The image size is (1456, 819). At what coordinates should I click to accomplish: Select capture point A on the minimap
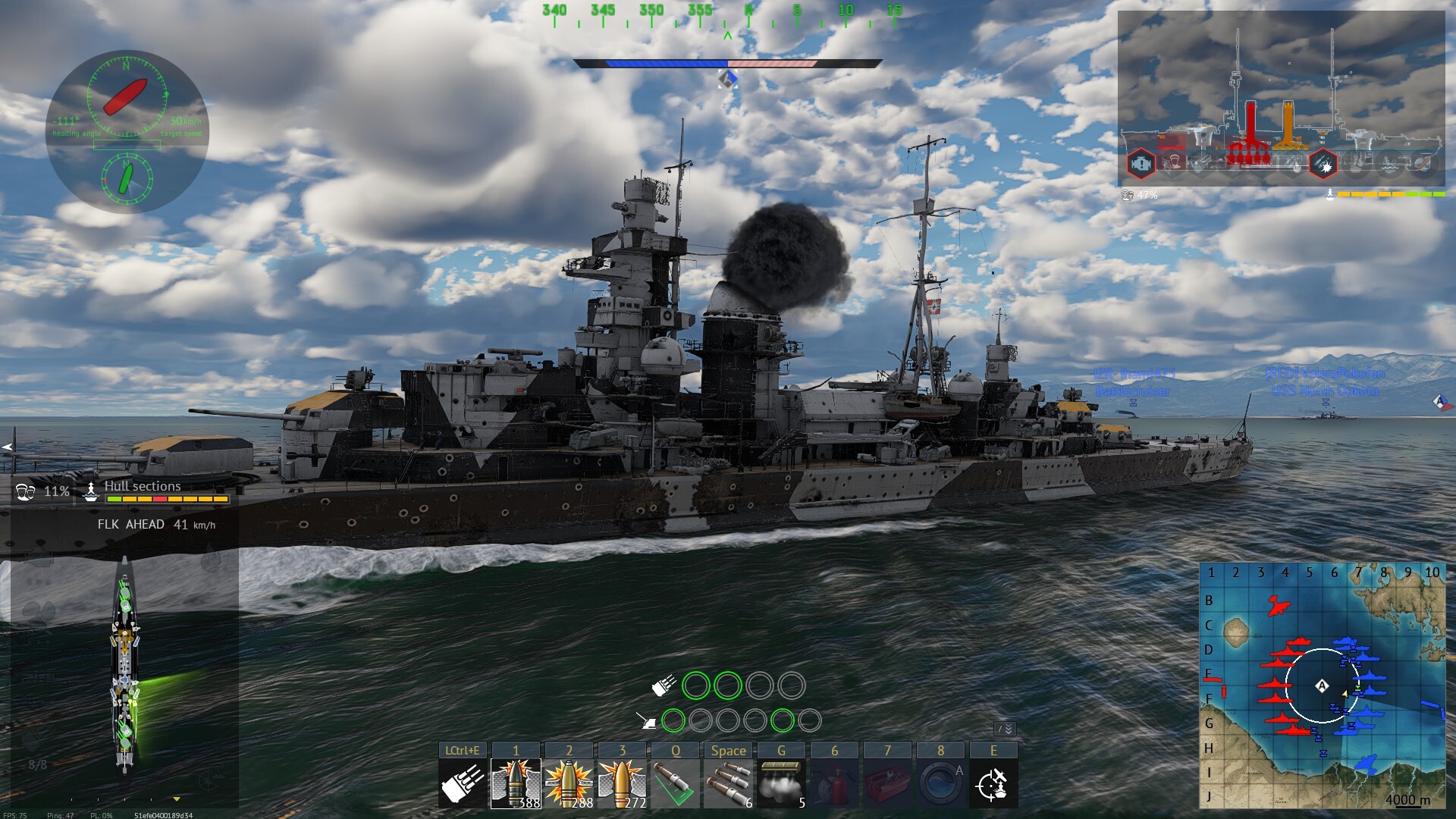(x=1322, y=686)
